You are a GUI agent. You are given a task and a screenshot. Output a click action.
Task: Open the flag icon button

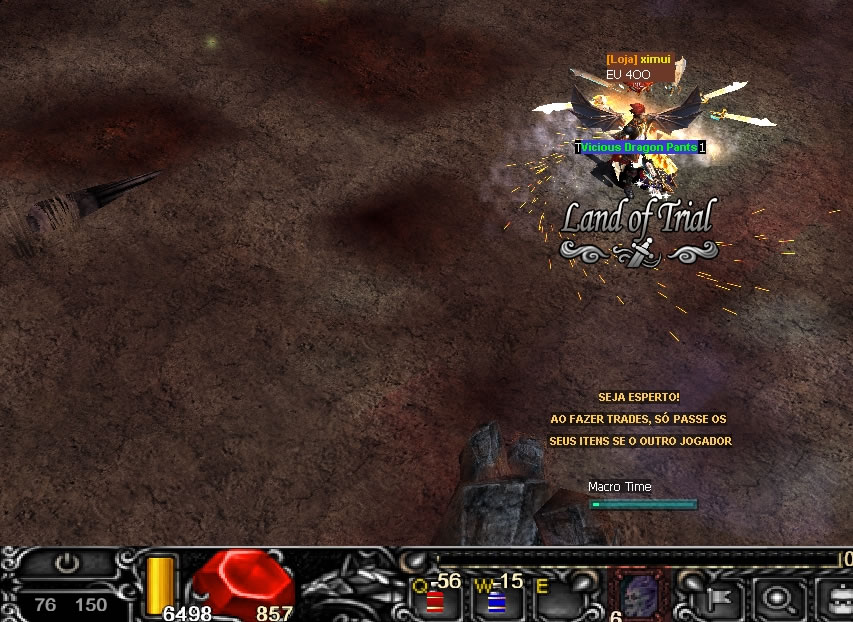718,599
